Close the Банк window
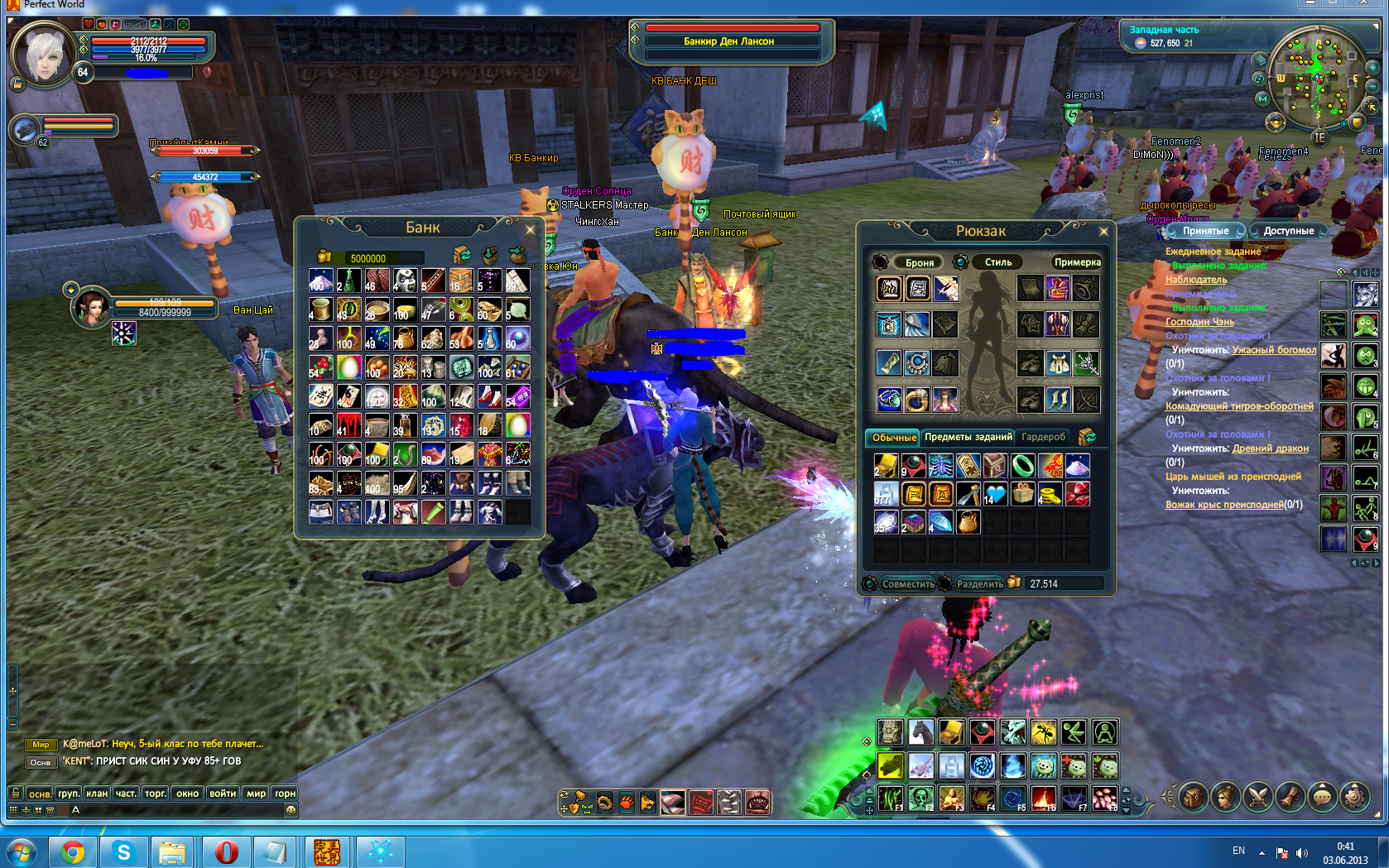This screenshot has width=1389, height=868. [x=530, y=229]
